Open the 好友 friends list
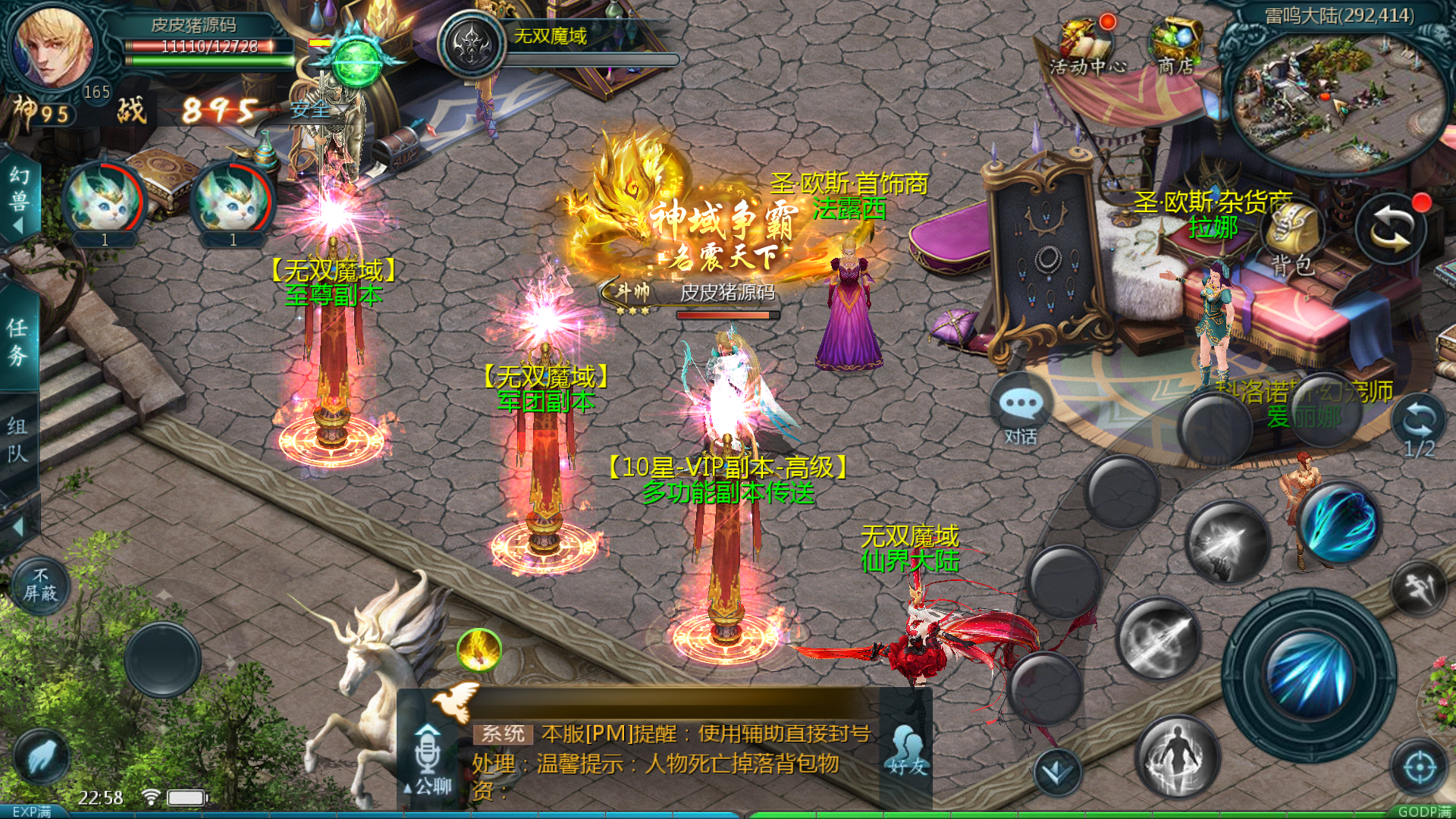The height and width of the screenshot is (819, 1456). click(907, 751)
